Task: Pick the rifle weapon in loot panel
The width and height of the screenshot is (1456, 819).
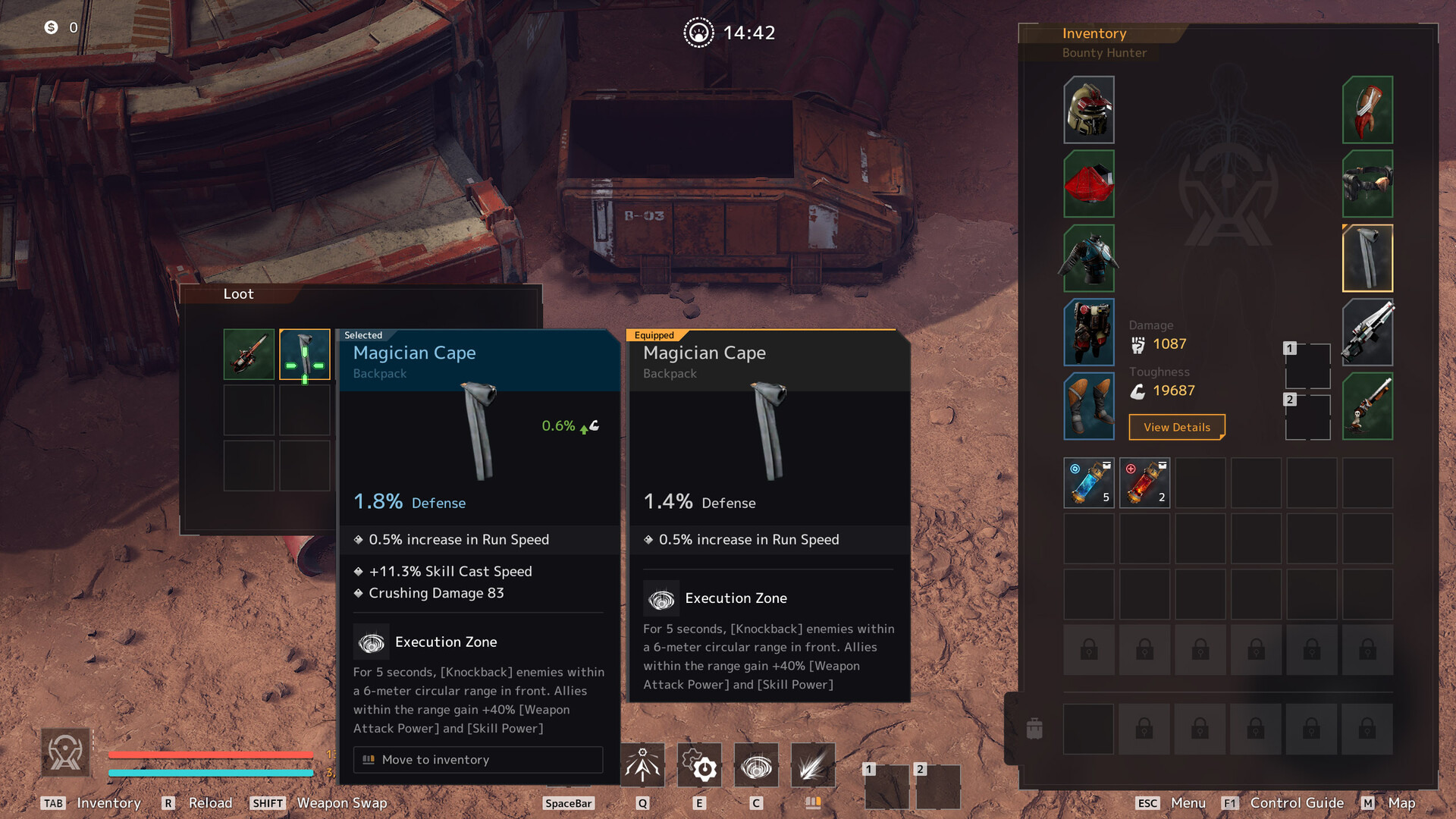Action: [x=249, y=354]
